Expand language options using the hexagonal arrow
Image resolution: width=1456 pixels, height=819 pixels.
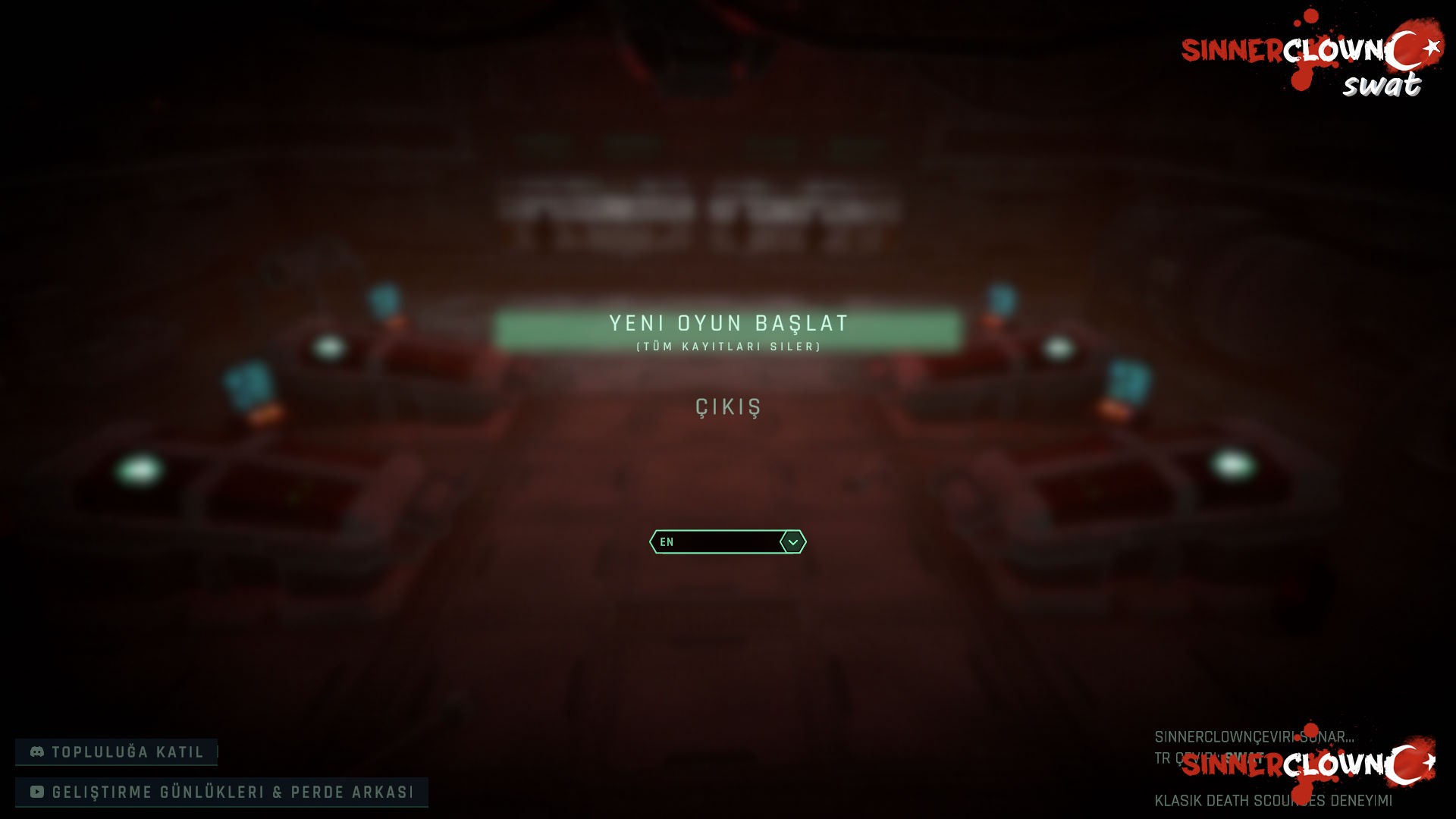(x=792, y=542)
